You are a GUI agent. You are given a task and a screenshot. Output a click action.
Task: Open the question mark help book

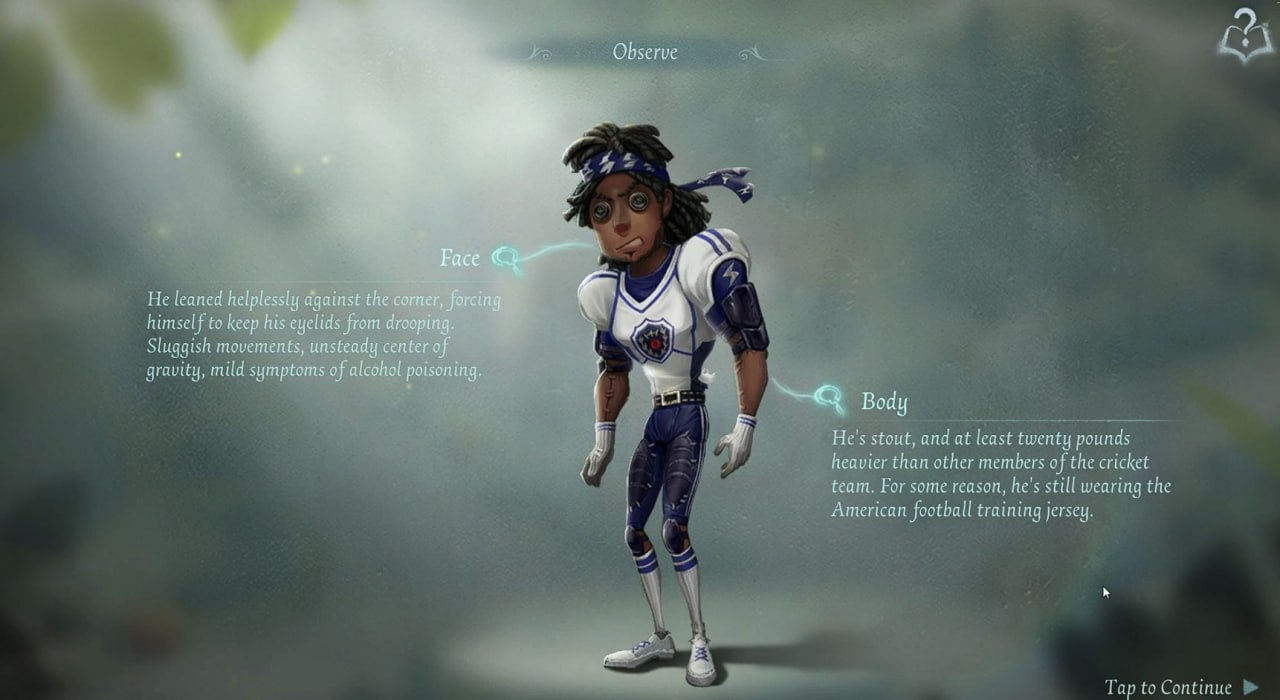pos(1243,37)
